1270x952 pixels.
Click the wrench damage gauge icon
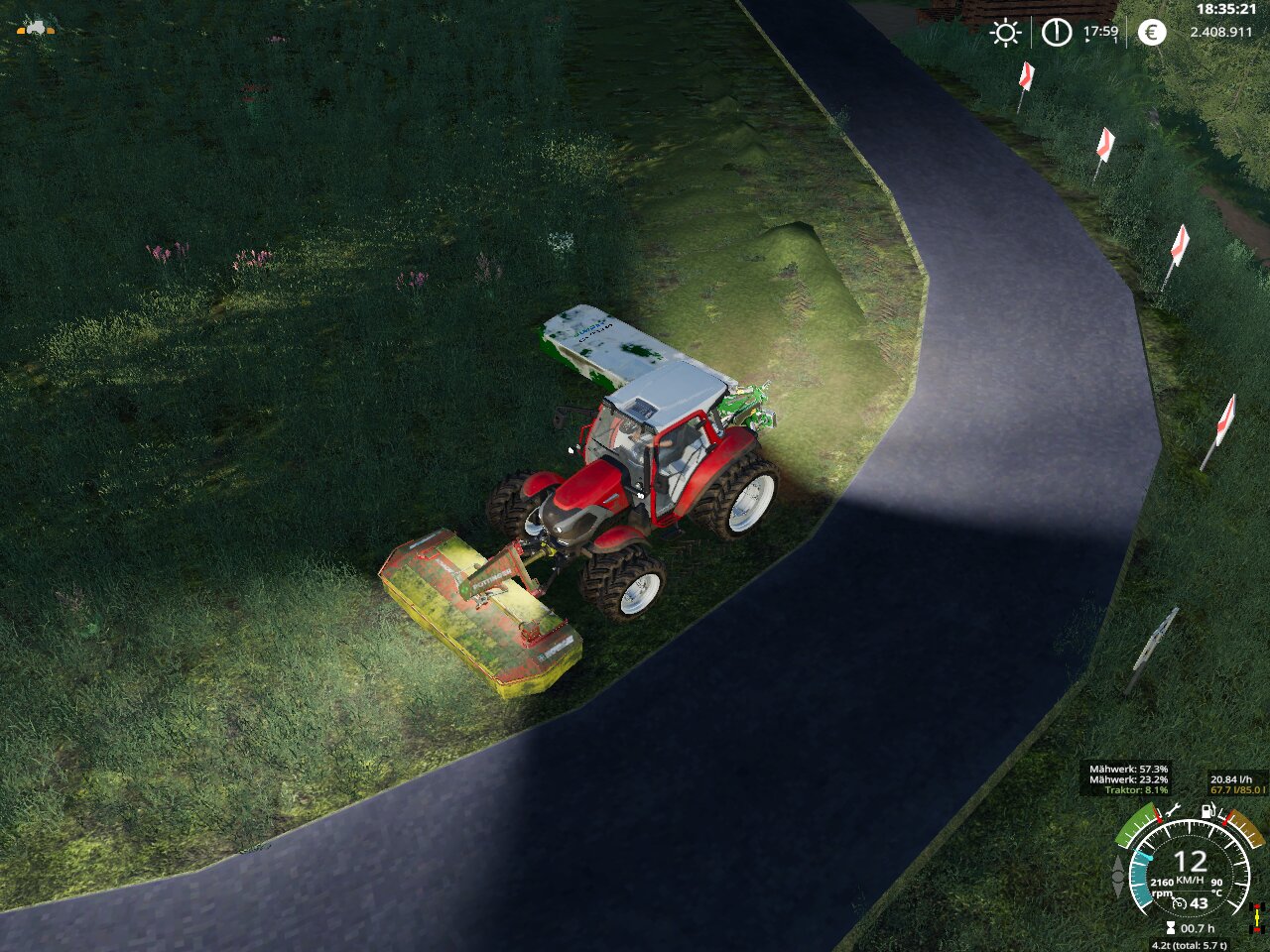tap(1172, 811)
